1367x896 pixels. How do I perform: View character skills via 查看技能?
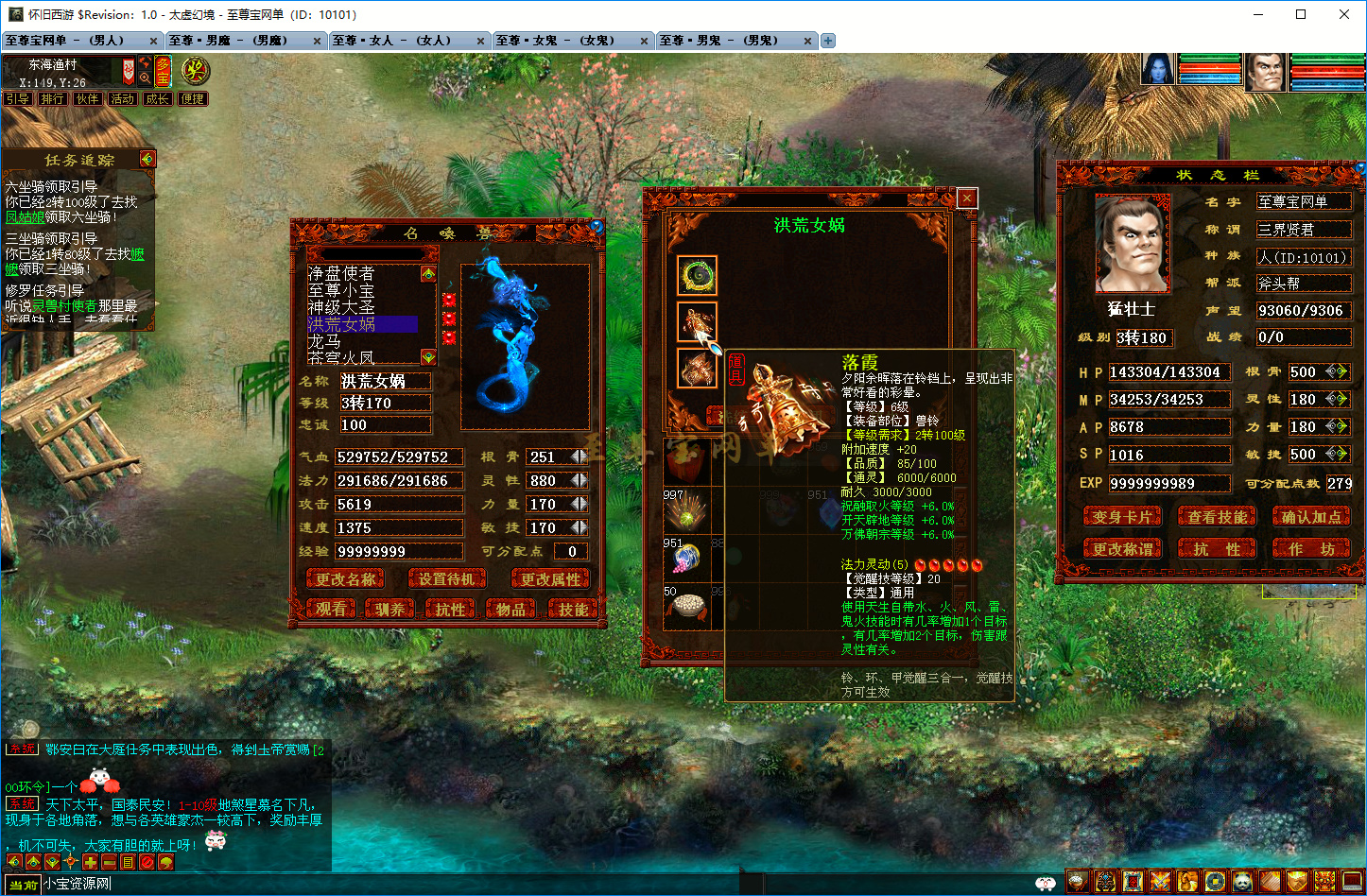tap(1217, 517)
